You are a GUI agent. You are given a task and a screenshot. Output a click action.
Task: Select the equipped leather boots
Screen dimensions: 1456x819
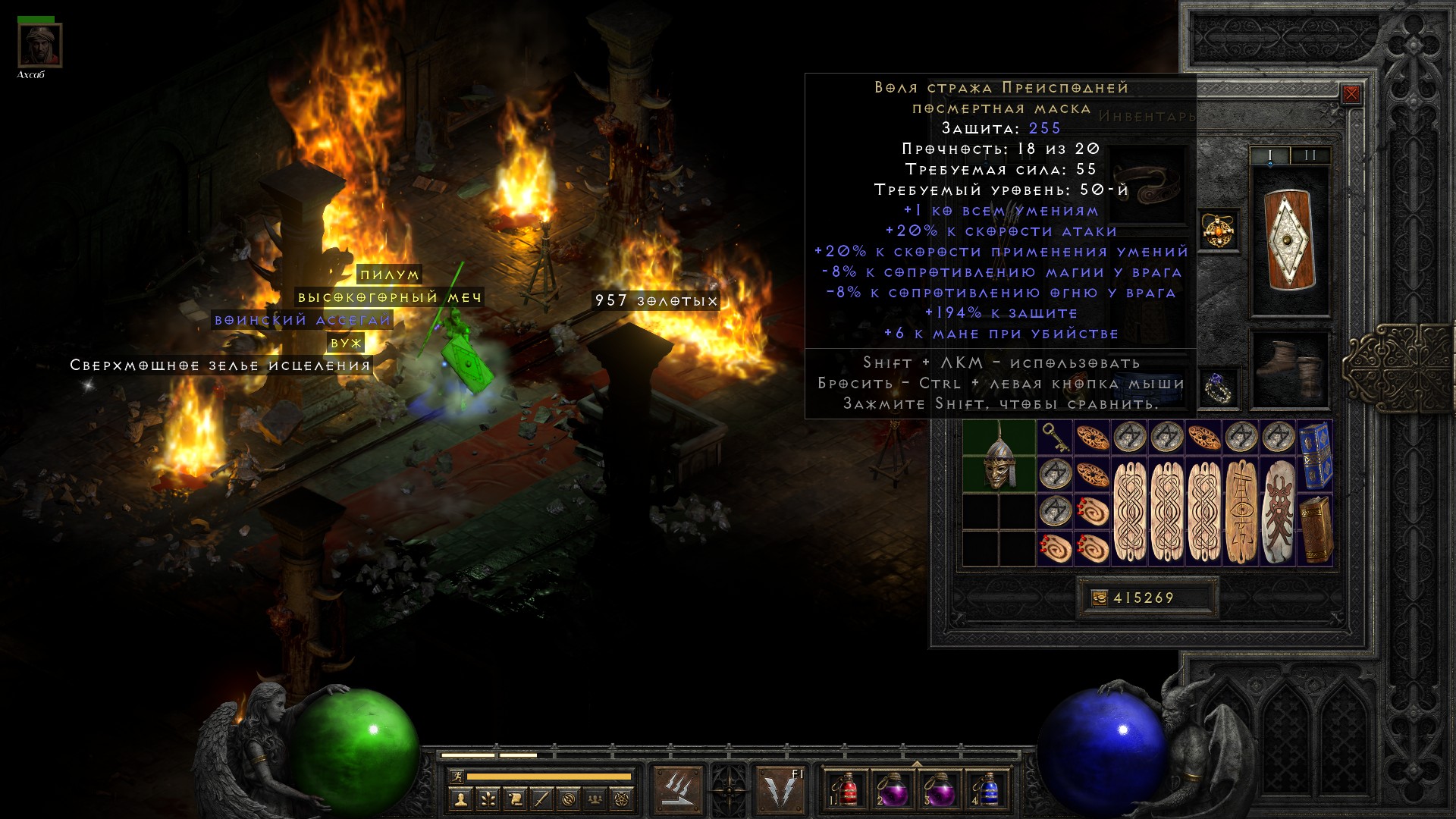click(1289, 369)
